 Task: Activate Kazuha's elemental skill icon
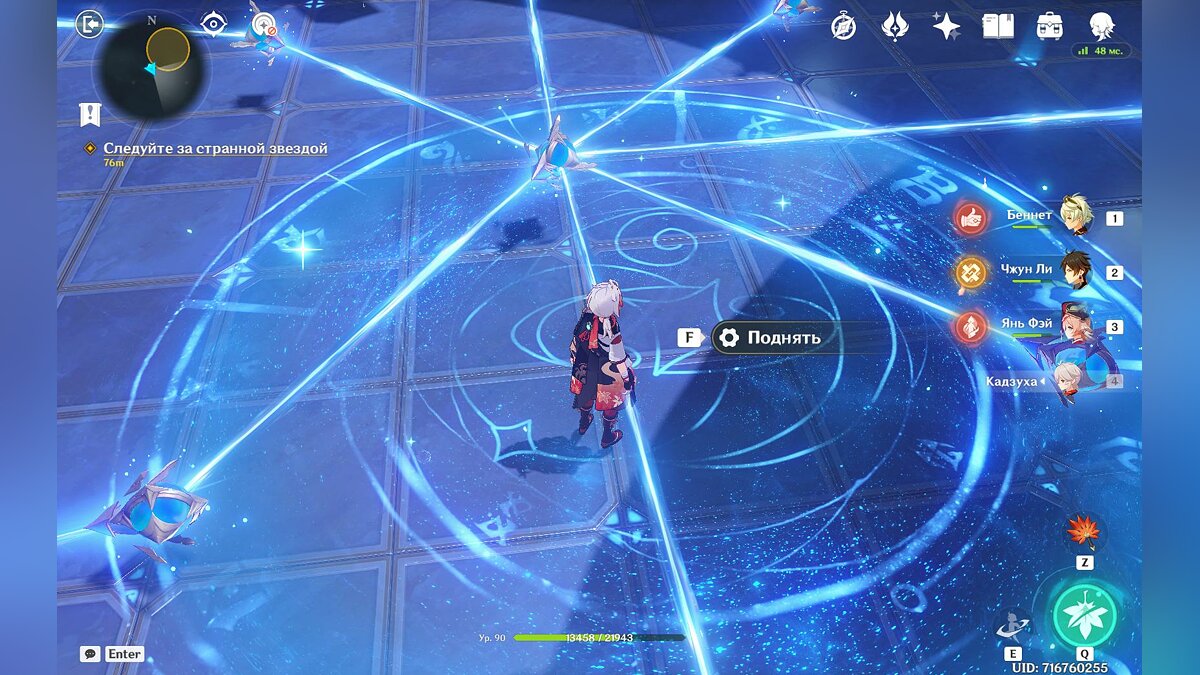point(1012,626)
